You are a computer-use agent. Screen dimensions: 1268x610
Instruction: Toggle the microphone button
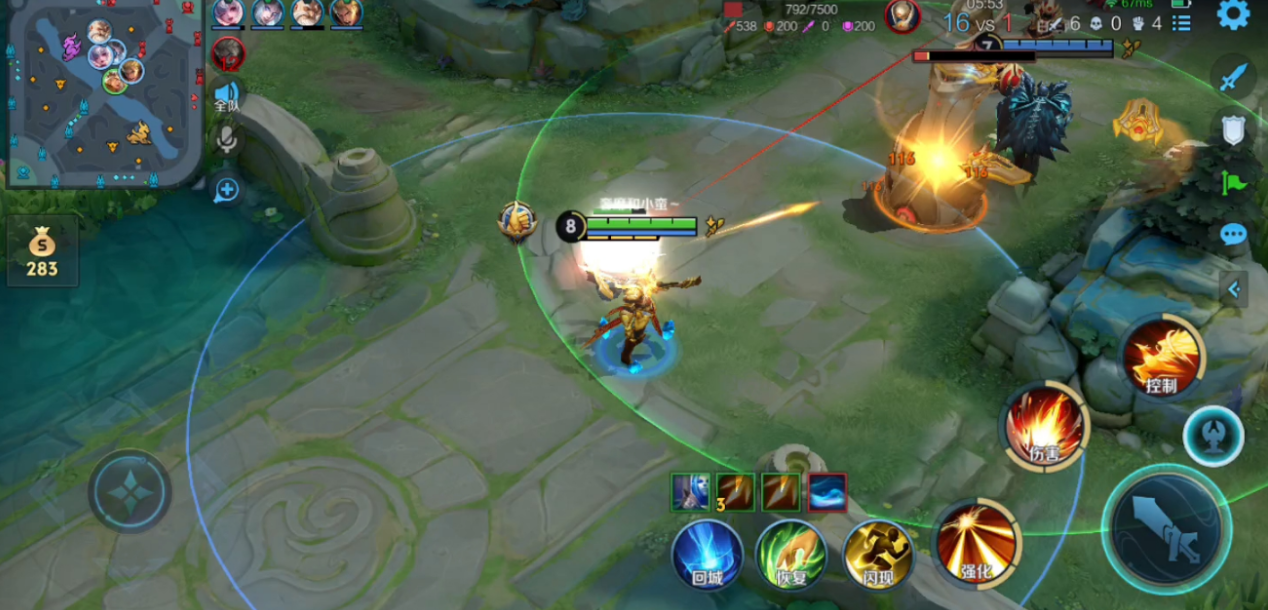[227, 140]
